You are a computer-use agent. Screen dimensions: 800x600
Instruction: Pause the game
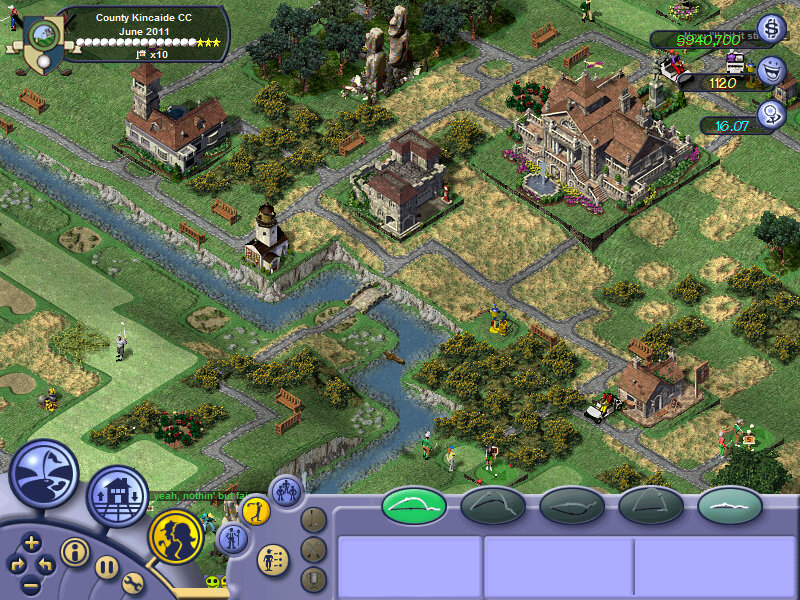pos(107,566)
